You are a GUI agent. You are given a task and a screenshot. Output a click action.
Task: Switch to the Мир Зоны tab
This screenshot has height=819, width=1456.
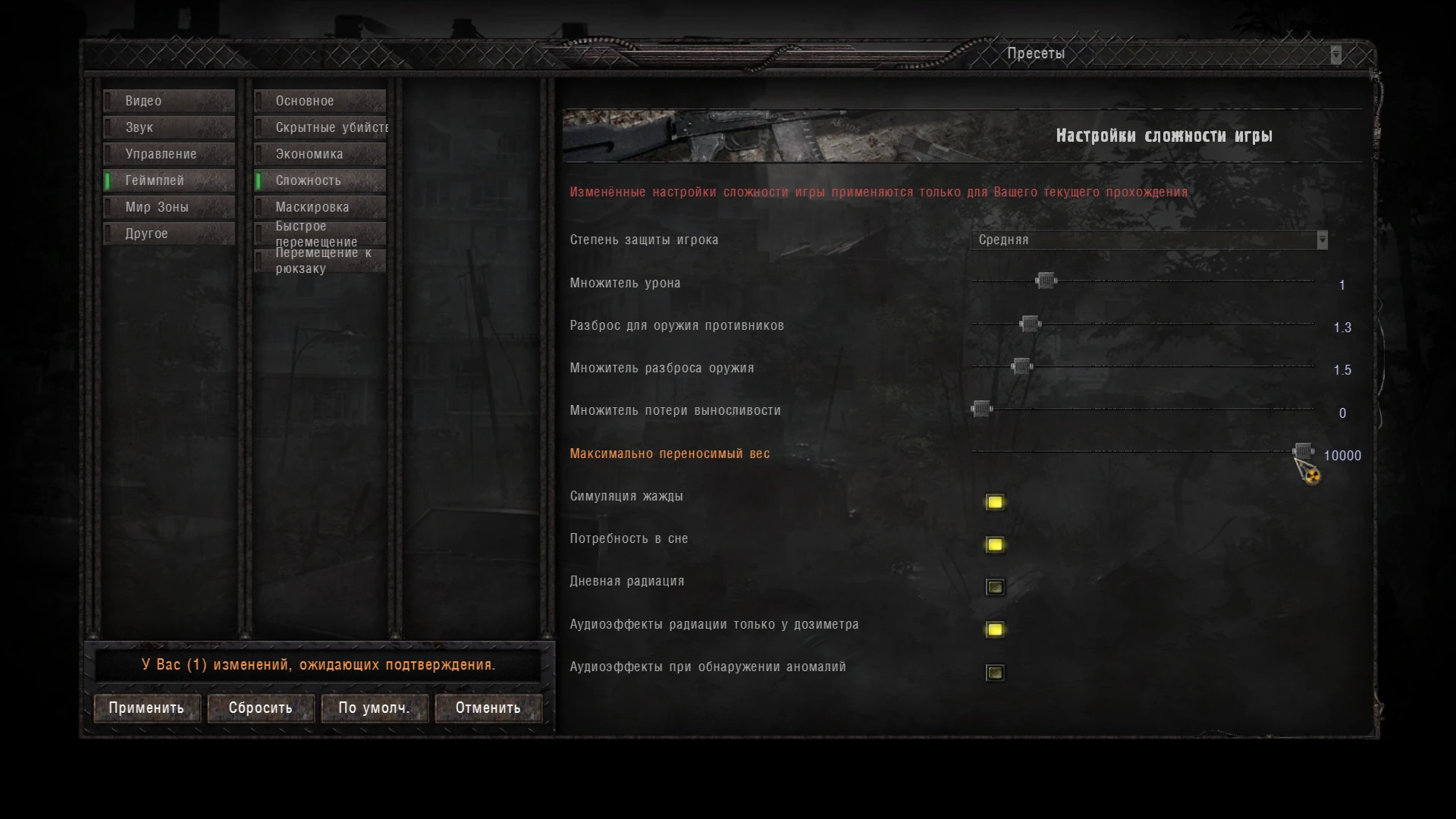point(168,206)
